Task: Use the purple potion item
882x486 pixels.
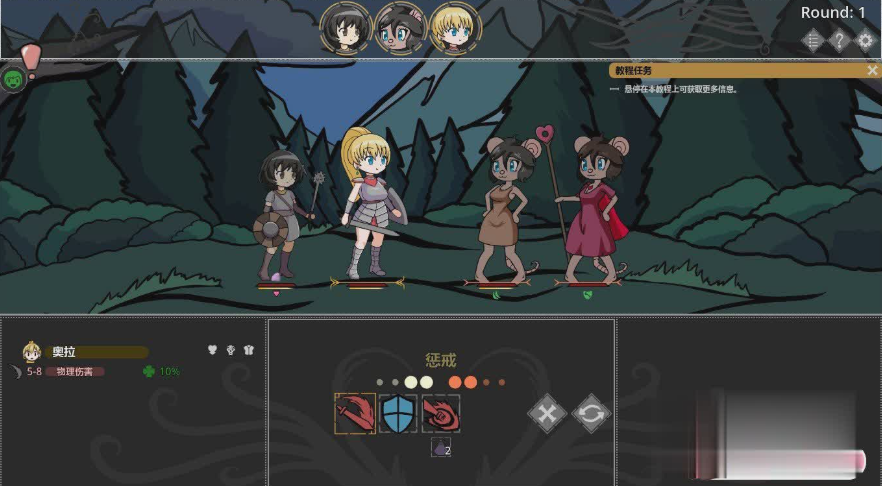Action: point(440,448)
